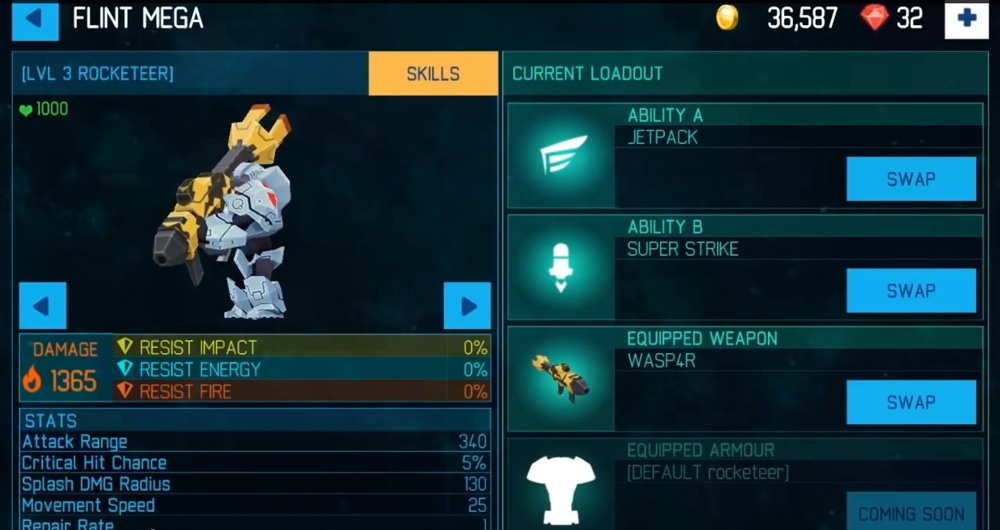
Task: Click the default rocketeer armour icon
Action: pyautogui.click(x=560, y=489)
